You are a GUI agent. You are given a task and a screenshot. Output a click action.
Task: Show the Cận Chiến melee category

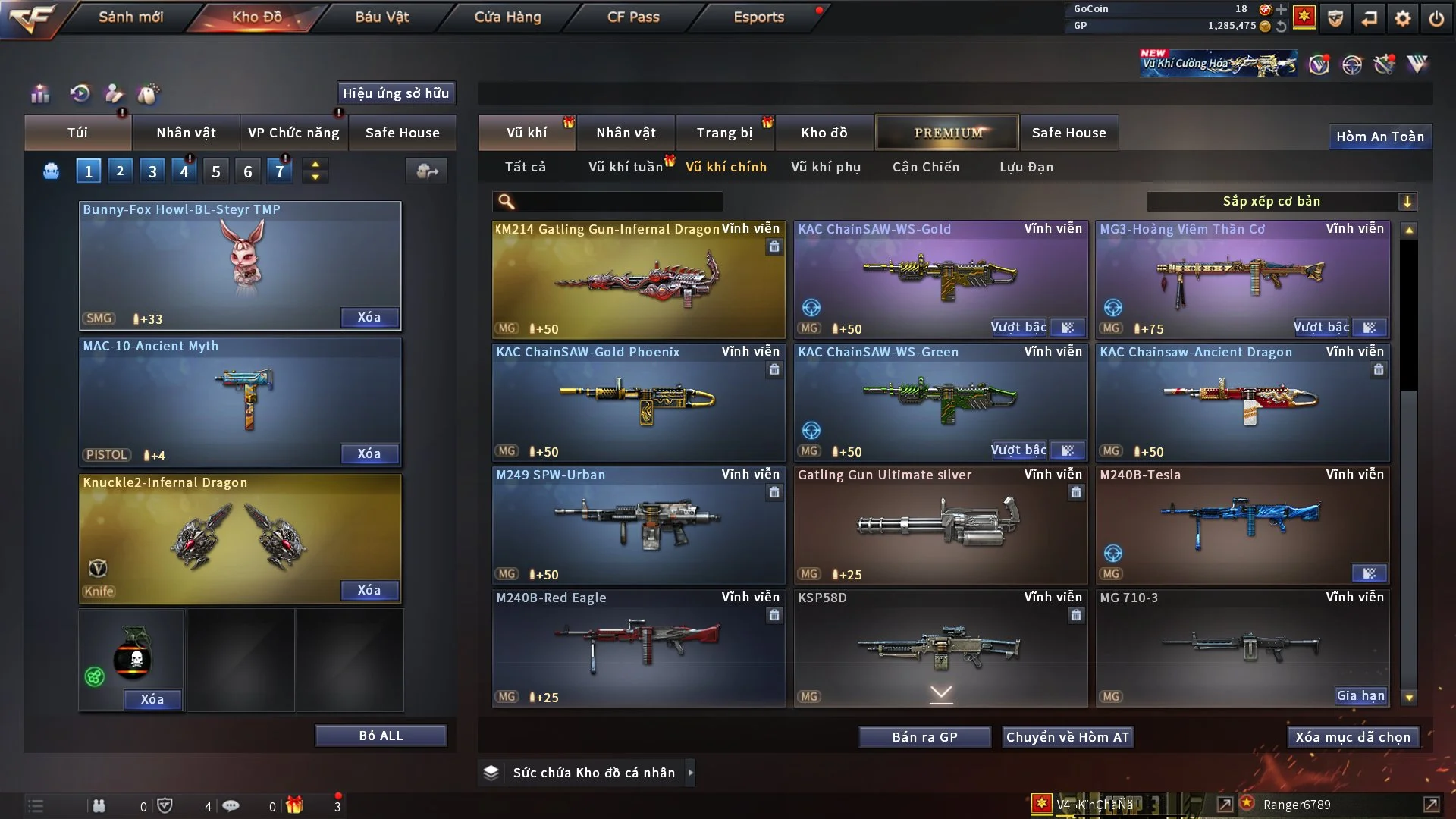click(925, 167)
